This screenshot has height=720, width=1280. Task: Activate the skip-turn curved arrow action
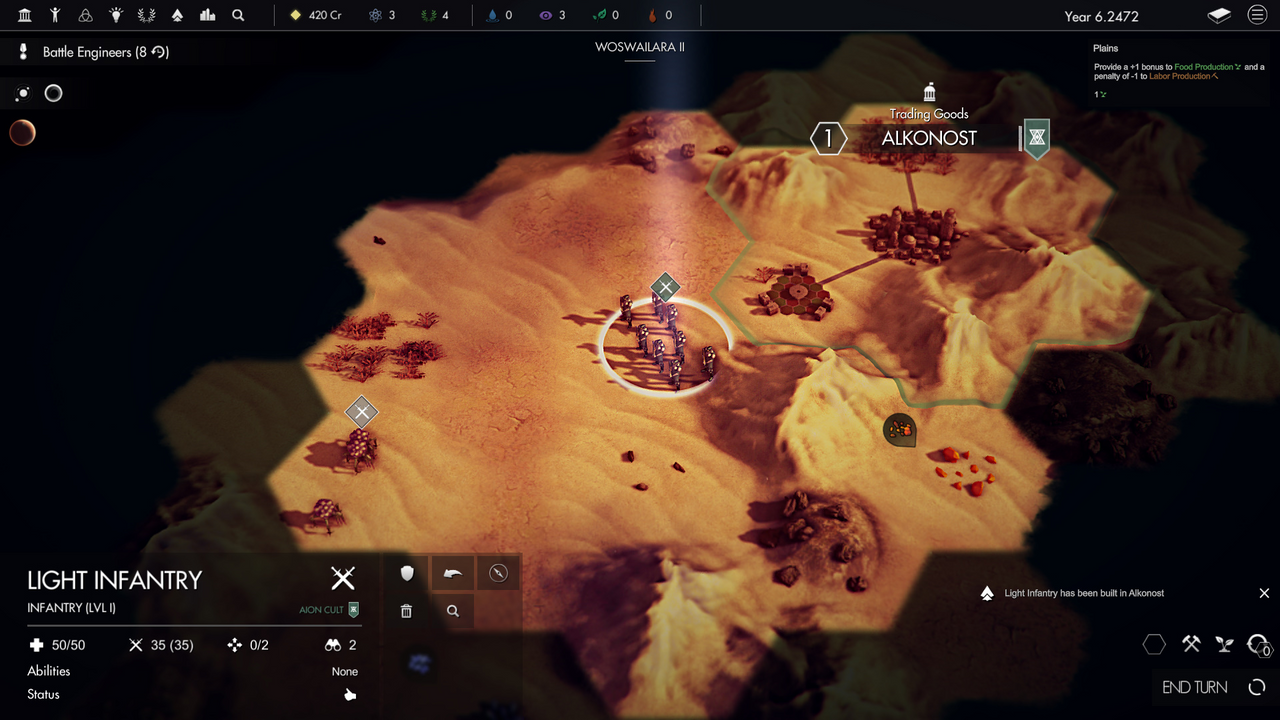tap(452, 573)
